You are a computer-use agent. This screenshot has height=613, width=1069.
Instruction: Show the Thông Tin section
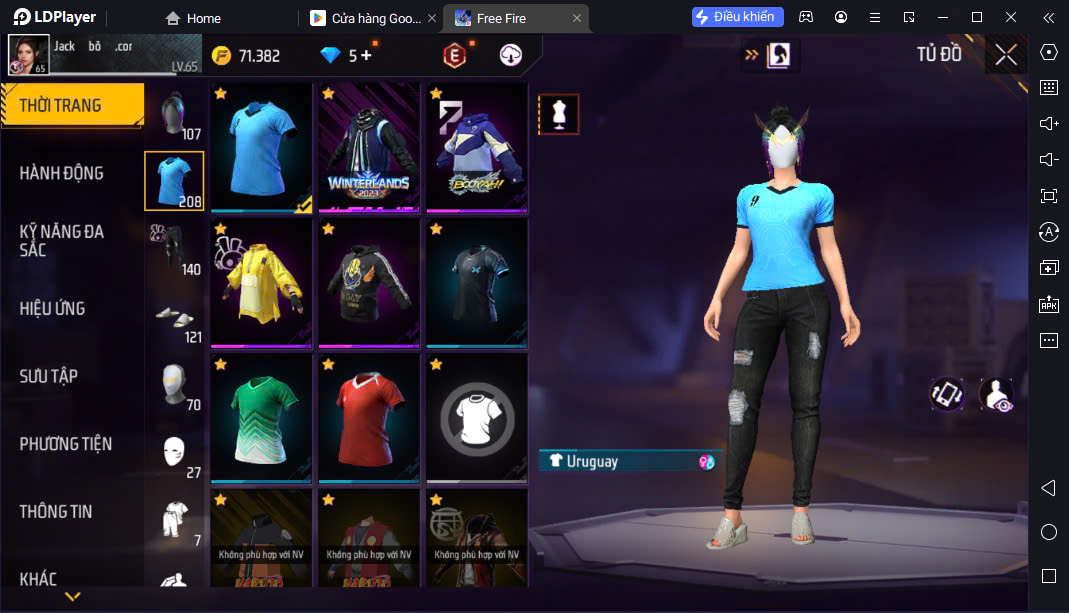coord(55,511)
